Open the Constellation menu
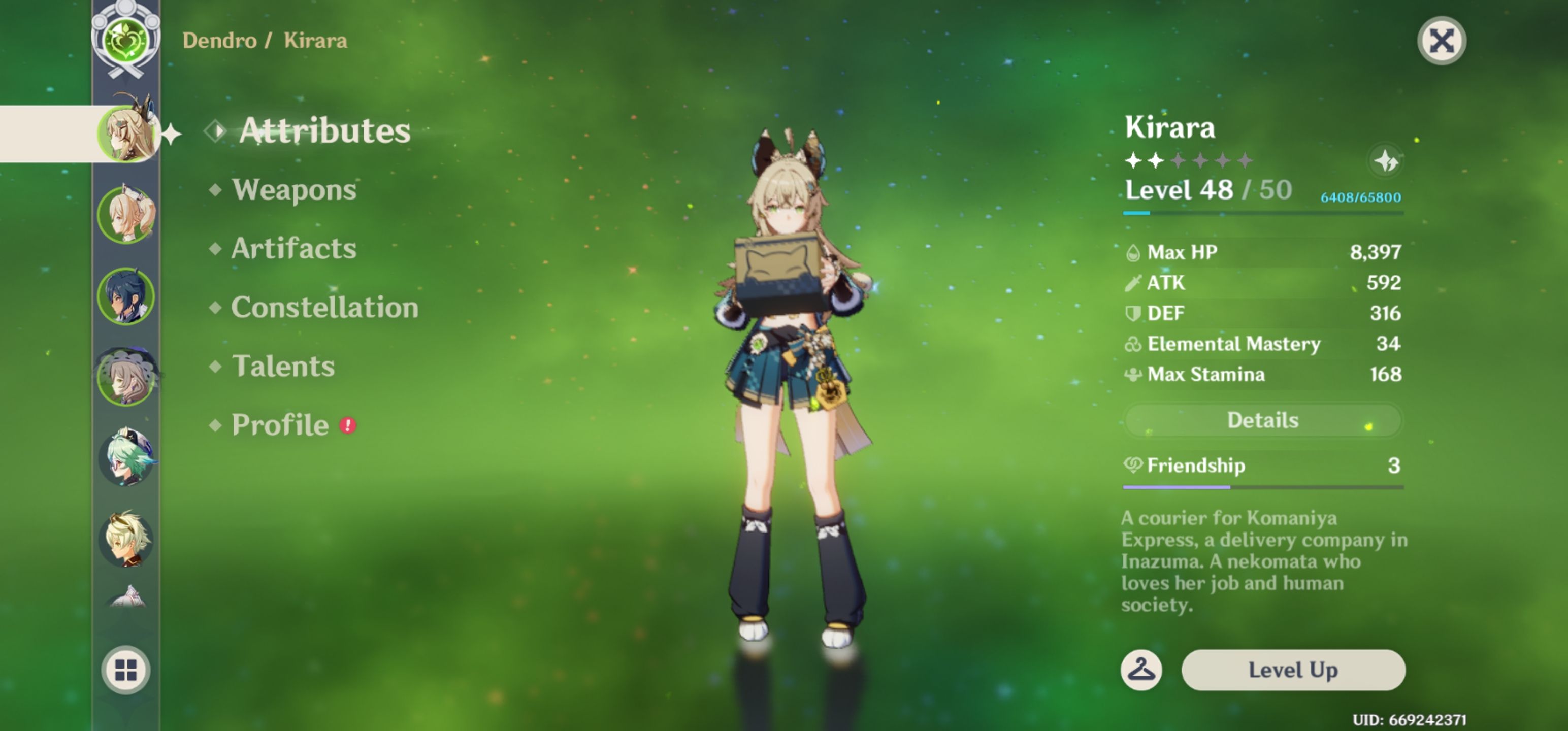The image size is (1568, 731). (x=325, y=307)
